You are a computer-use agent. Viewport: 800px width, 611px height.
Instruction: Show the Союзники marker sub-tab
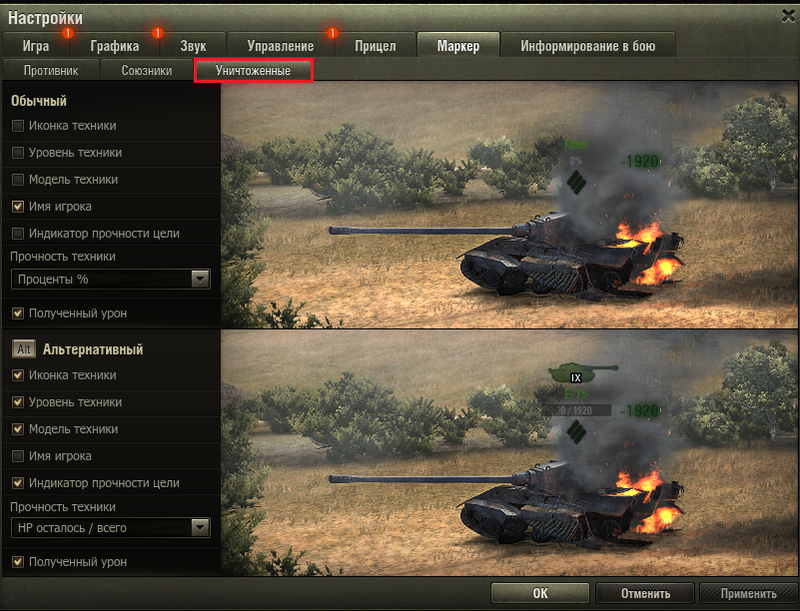[x=147, y=71]
